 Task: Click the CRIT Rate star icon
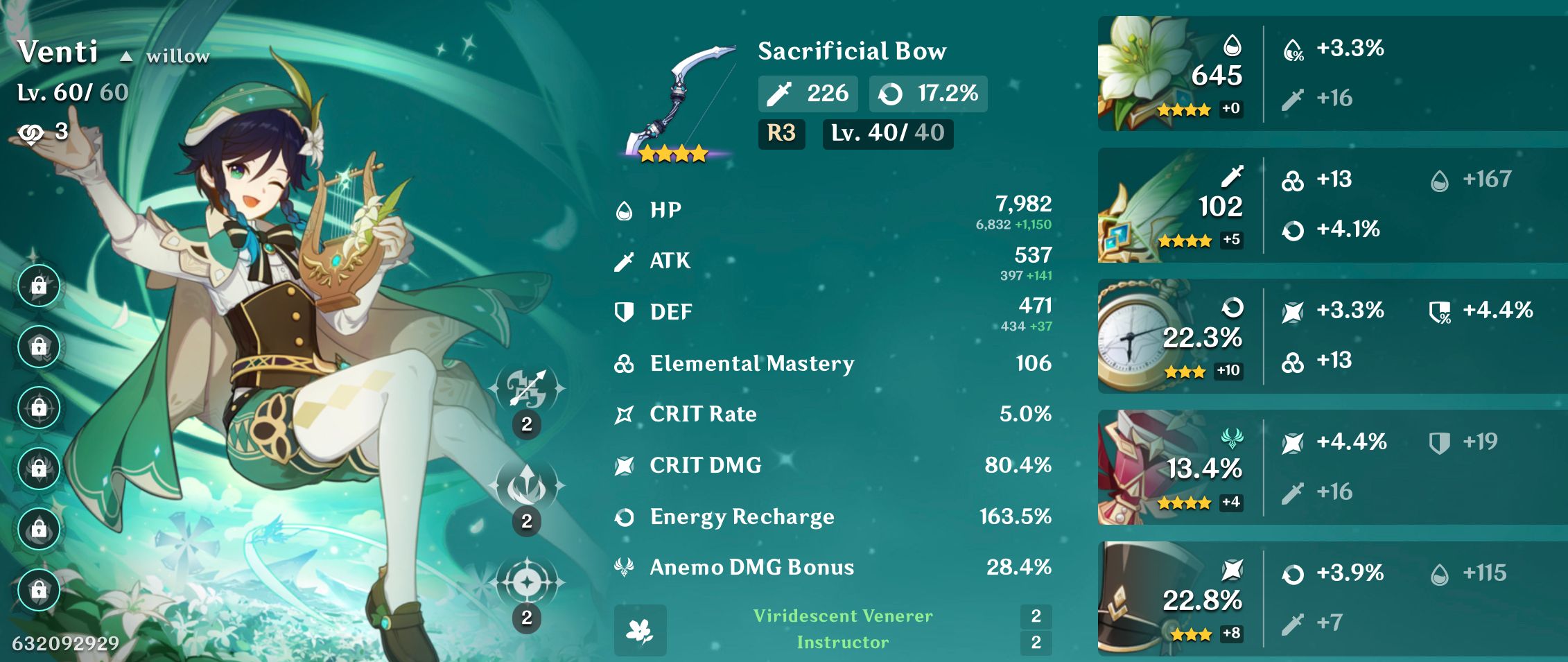pos(622,414)
